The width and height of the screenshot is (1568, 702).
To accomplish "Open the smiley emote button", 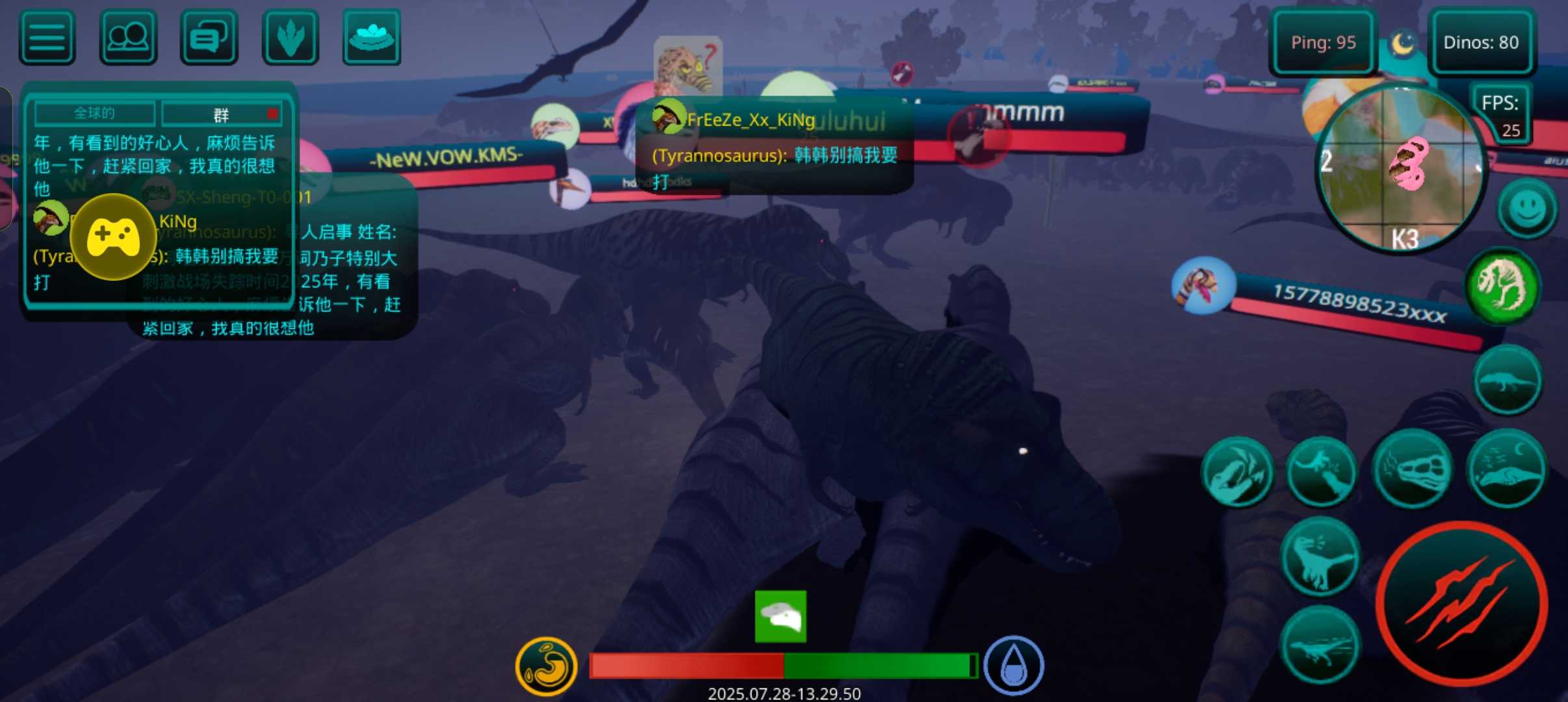I will click(1526, 209).
